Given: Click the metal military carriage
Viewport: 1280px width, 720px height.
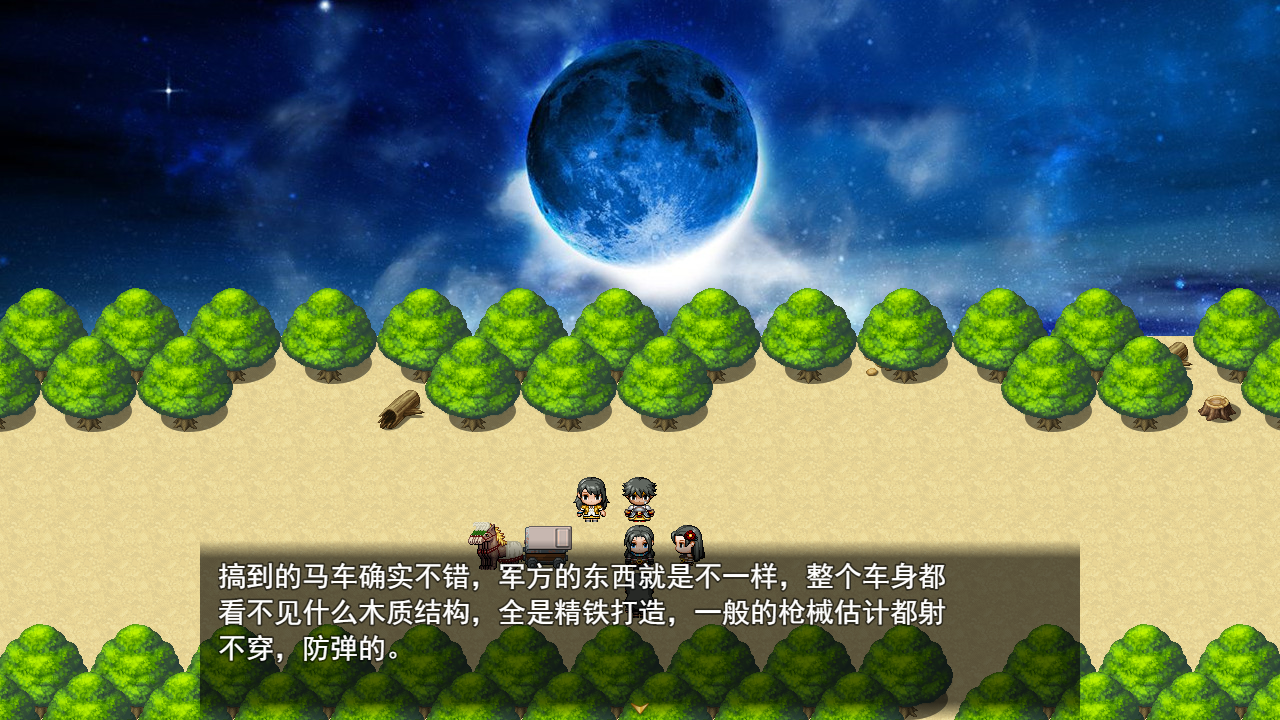Looking at the screenshot, I should click(x=548, y=540).
